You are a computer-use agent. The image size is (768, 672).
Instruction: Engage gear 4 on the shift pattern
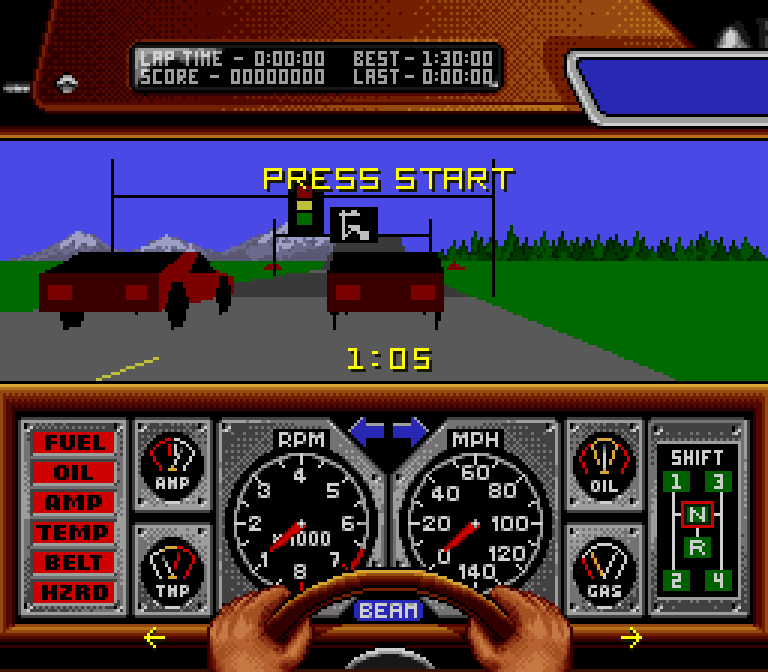[718, 580]
